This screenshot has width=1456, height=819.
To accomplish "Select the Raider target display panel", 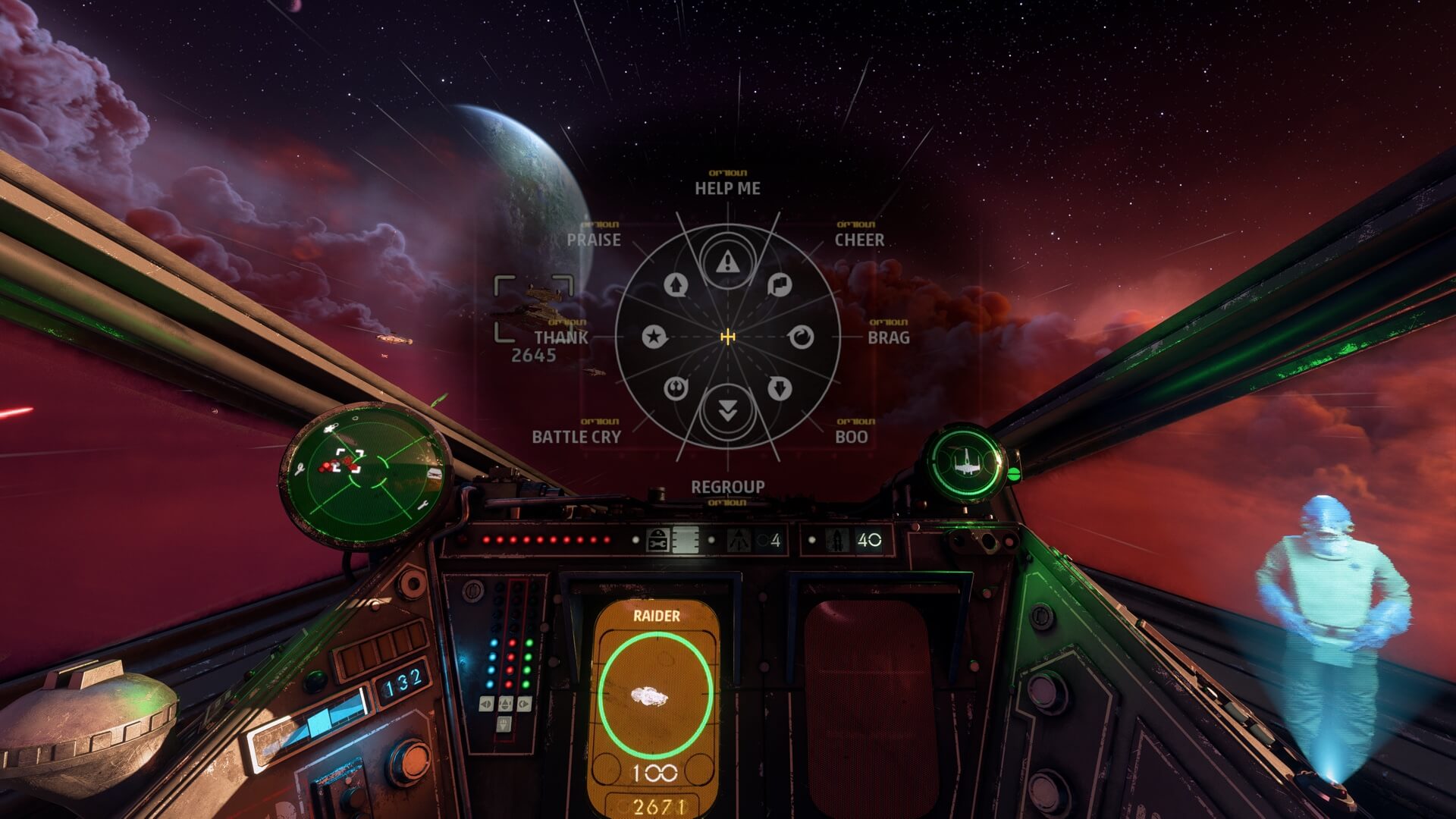I will (656, 705).
